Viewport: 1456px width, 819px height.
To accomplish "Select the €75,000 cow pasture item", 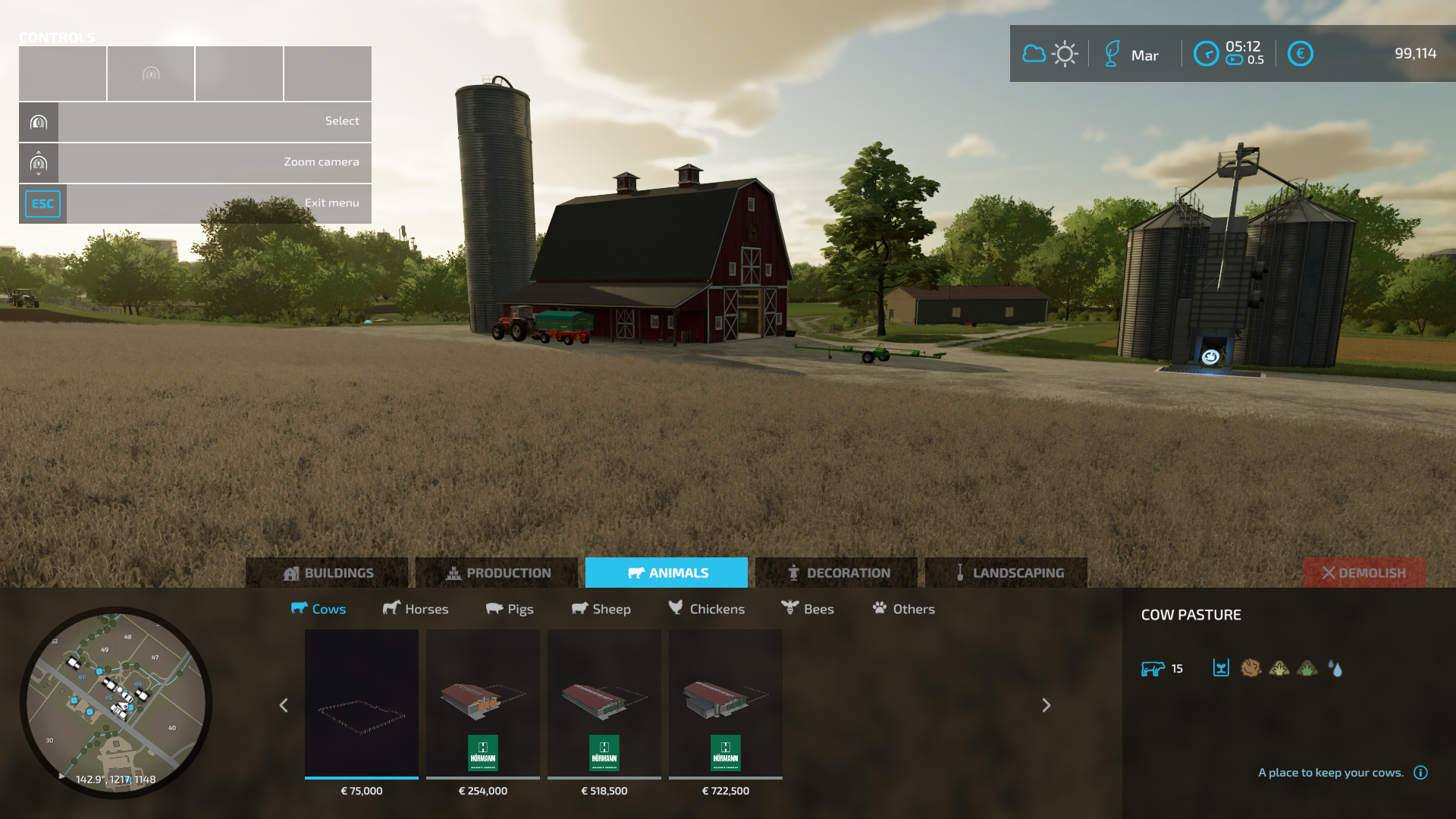I will [362, 704].
